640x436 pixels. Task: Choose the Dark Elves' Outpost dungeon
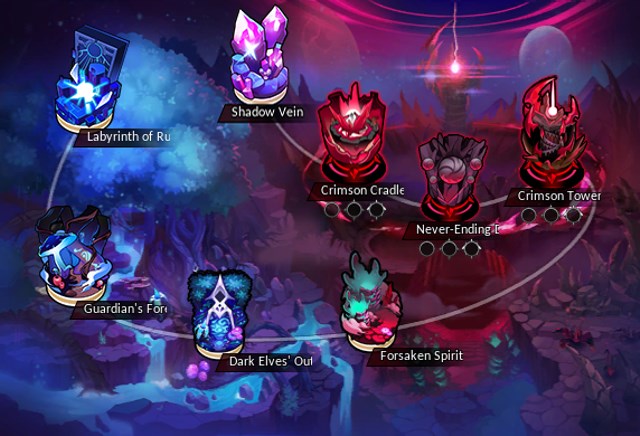pos(224,312)
